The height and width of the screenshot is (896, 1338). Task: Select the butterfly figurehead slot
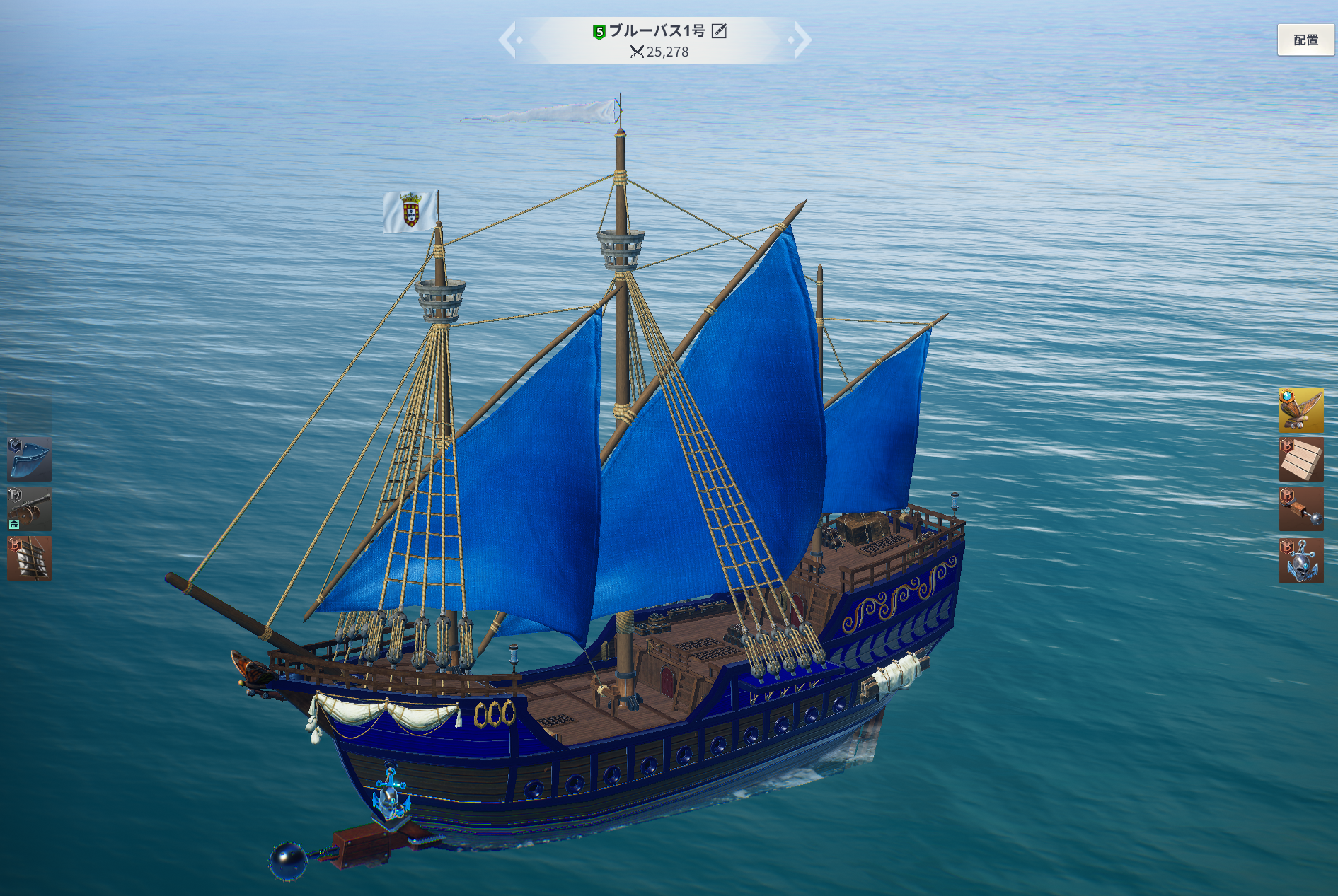point(1300,409)
